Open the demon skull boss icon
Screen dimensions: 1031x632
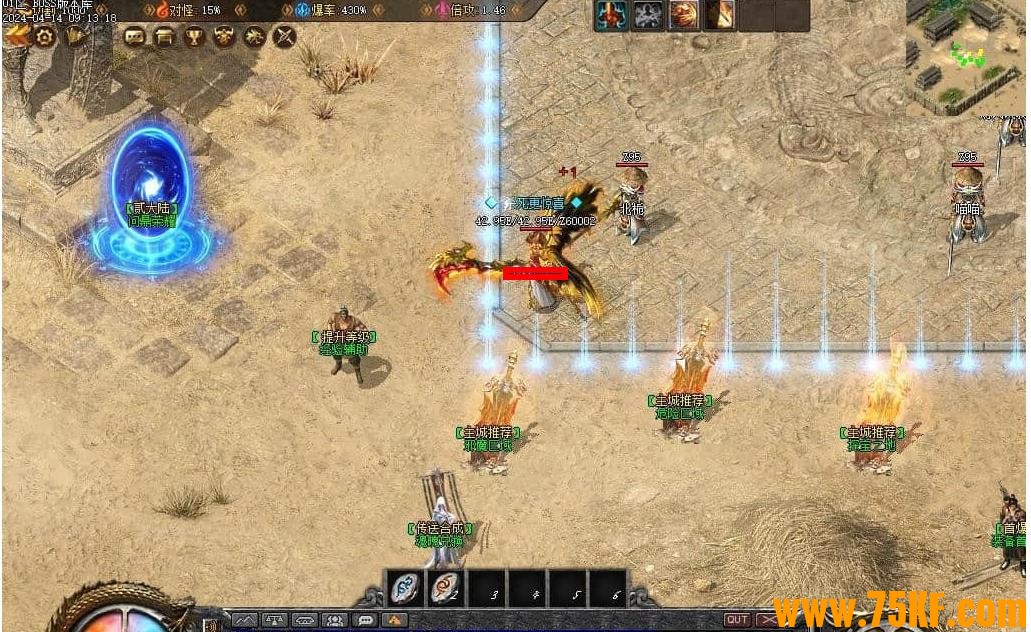pos(224,37)
